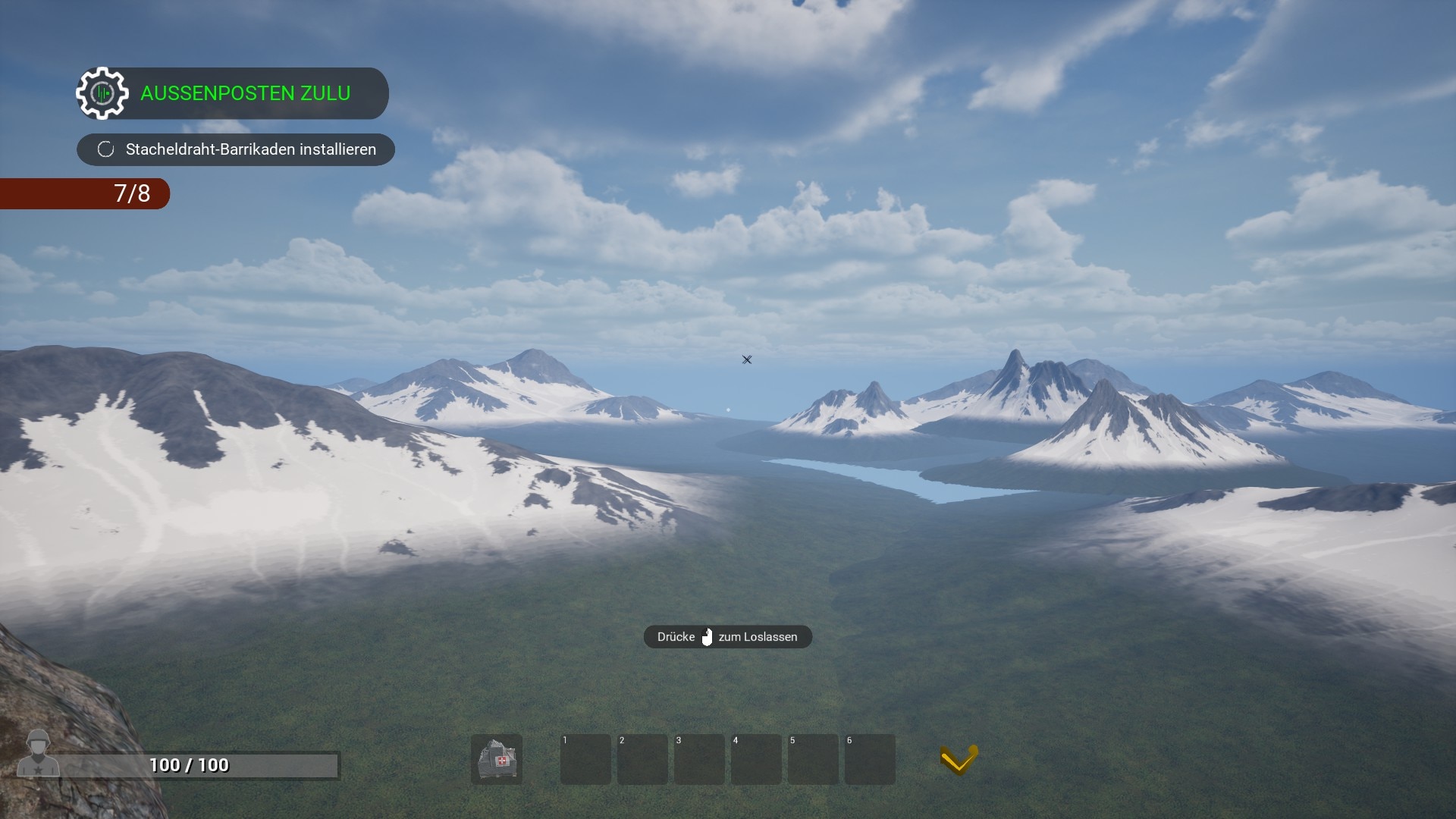Select the medical kit item slot
The height and width of the screenshot is (819, 1456).
coord(497,759)
